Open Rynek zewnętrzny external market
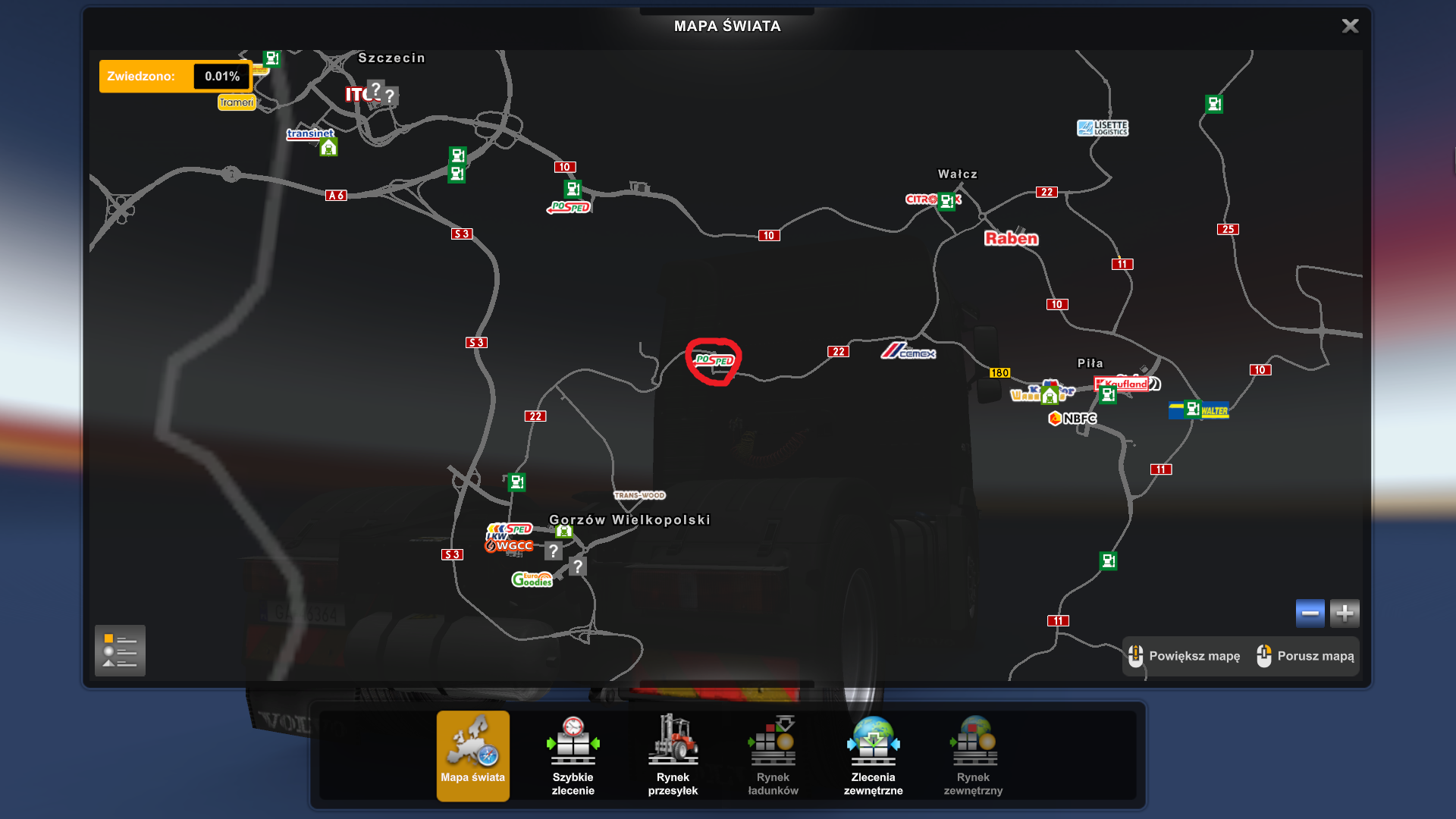The width and height of the screenshot is (1456, 819). pos(973,755)
